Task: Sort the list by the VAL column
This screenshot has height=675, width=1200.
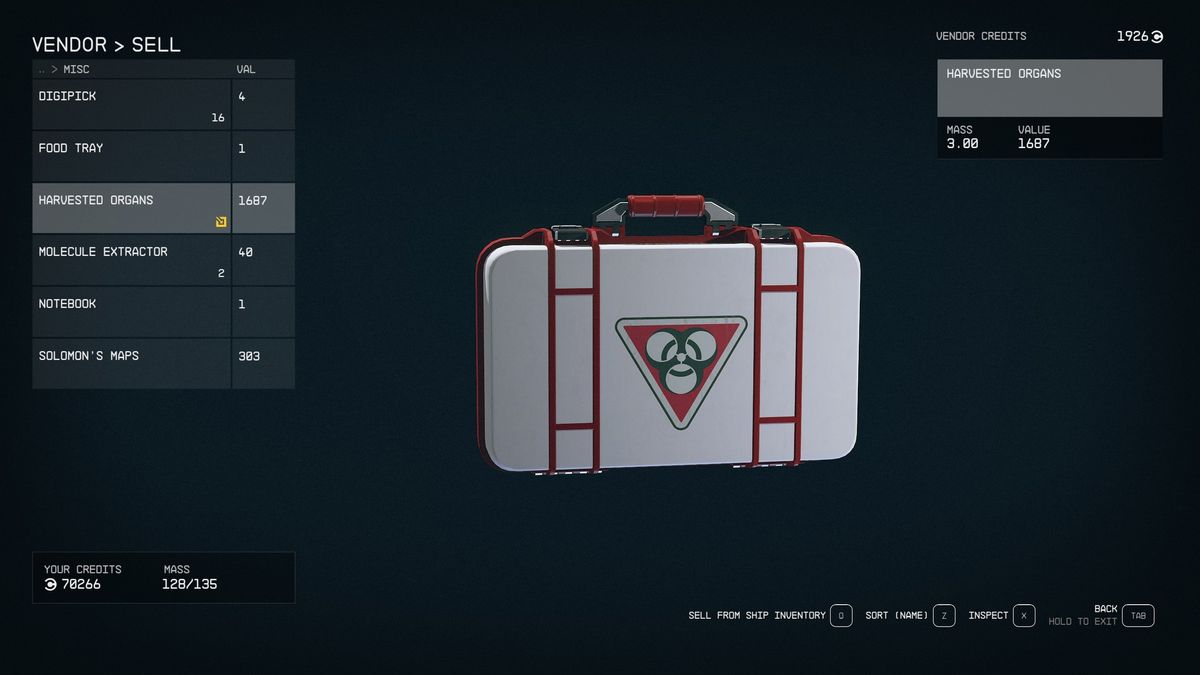Action: tap(246, 70)
